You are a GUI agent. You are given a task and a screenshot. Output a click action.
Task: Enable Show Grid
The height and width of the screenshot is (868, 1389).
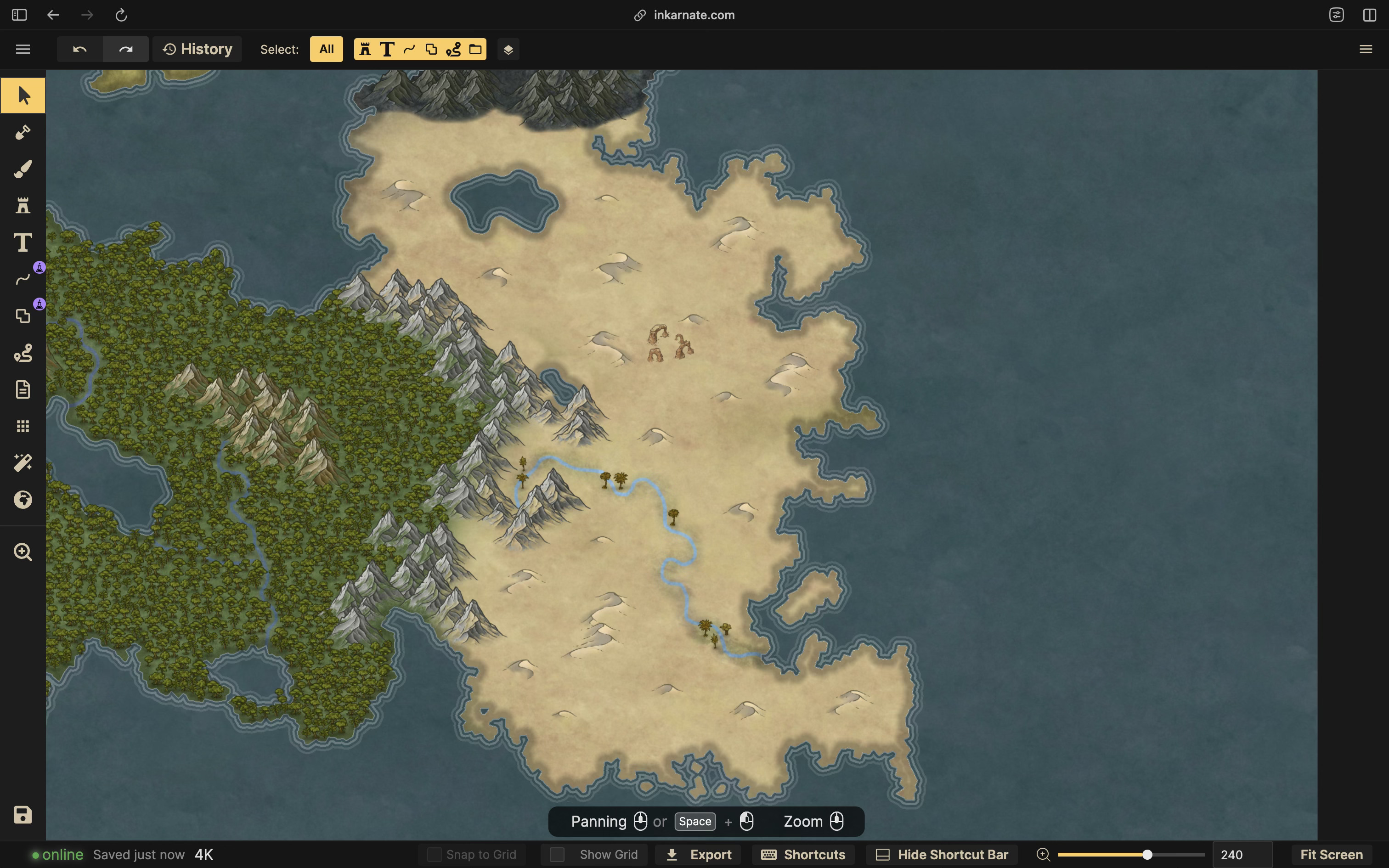coord(557,854)
